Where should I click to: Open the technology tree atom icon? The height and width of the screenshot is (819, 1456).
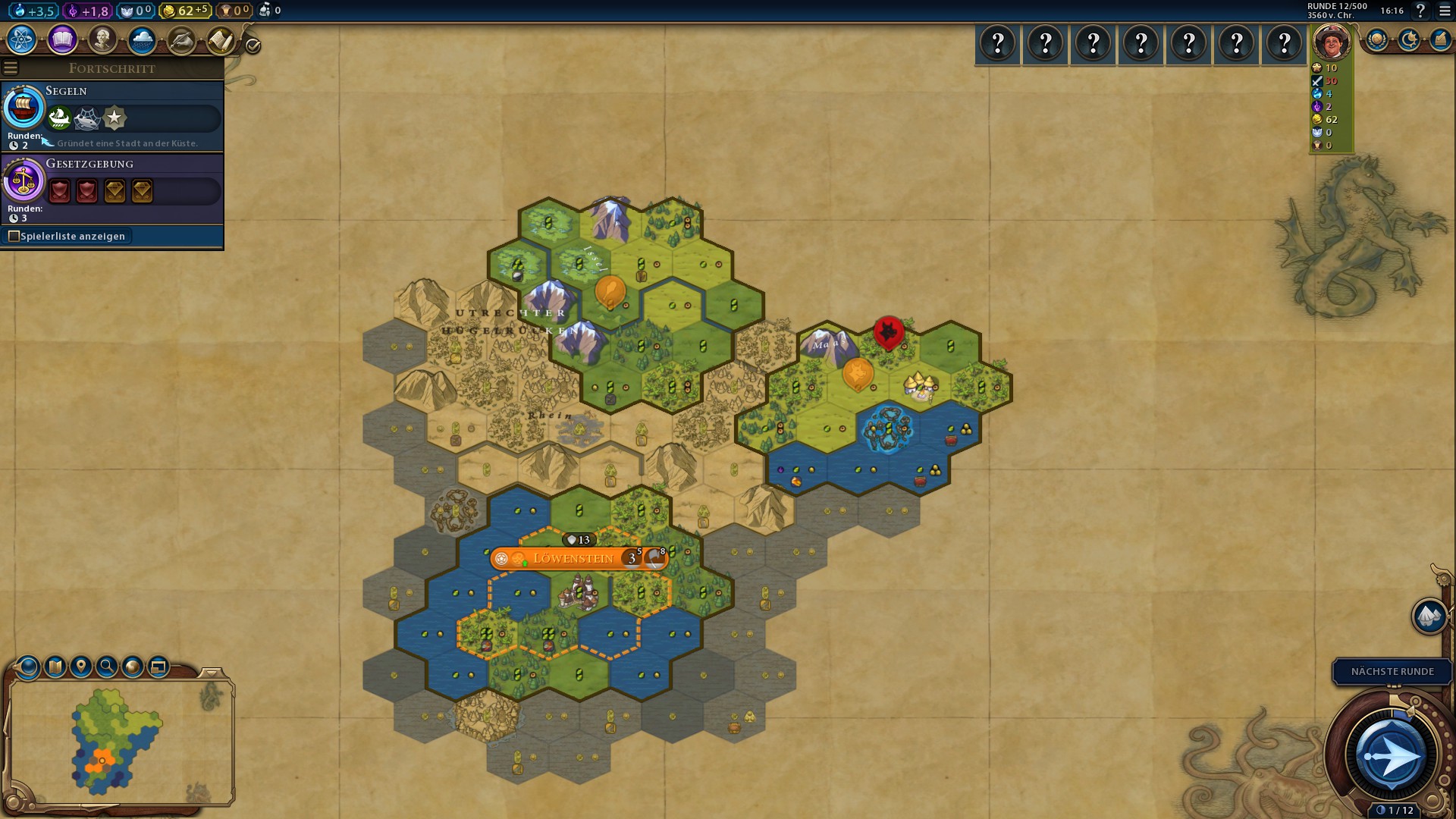coord(22,39)
